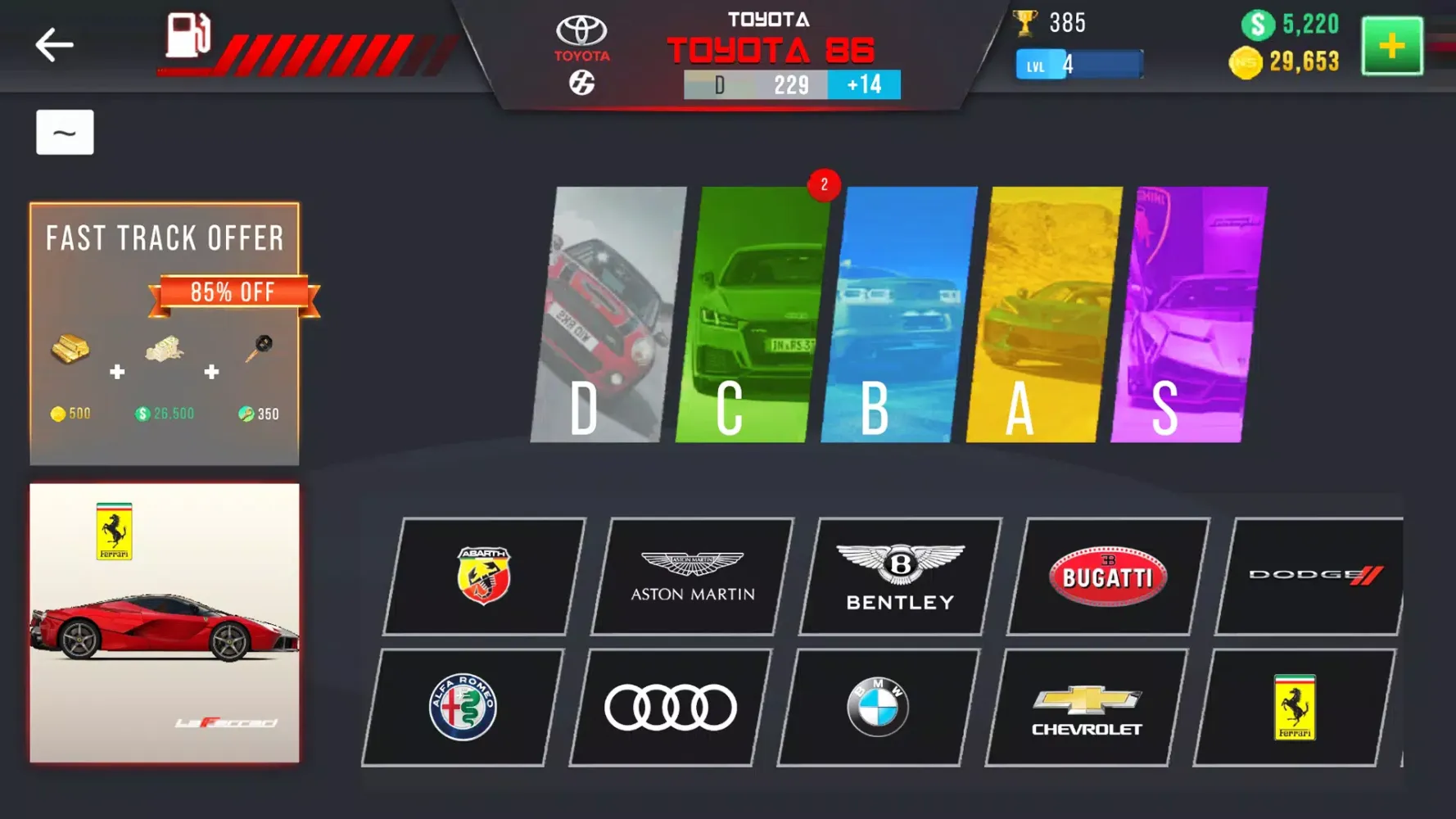The height and width of the screenshot is (819, 1456).
Task: Open the Aston Martin brand page
Action: [693, 573]
